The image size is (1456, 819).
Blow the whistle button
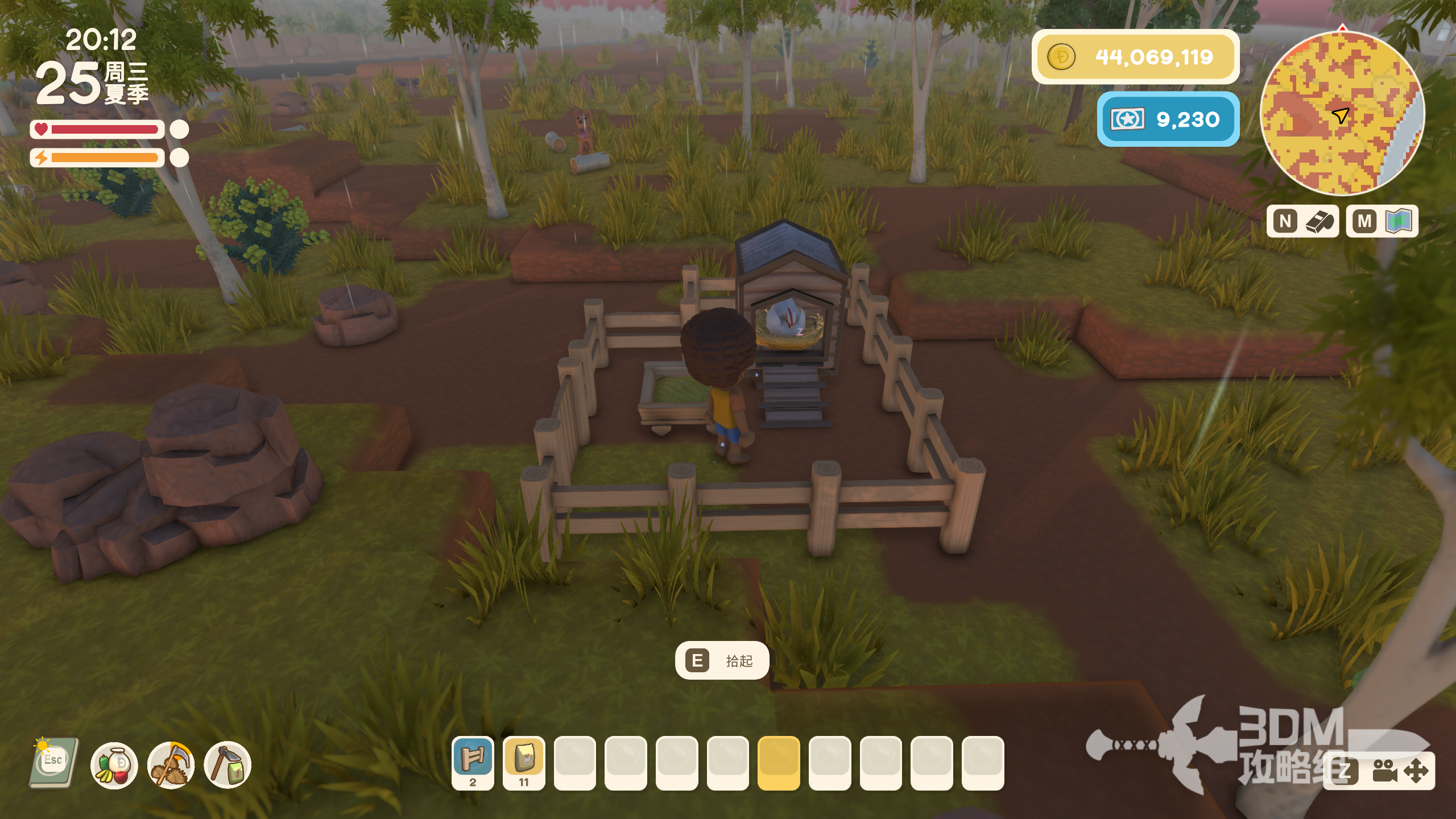(x=1302, y=221)
